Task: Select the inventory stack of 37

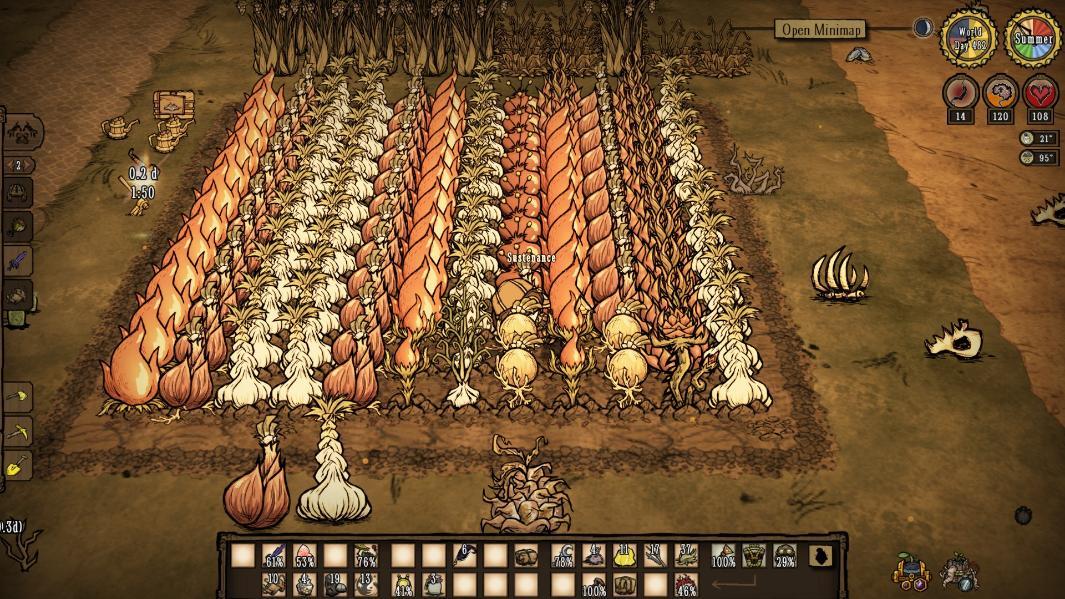Action: tap(686, 556)
